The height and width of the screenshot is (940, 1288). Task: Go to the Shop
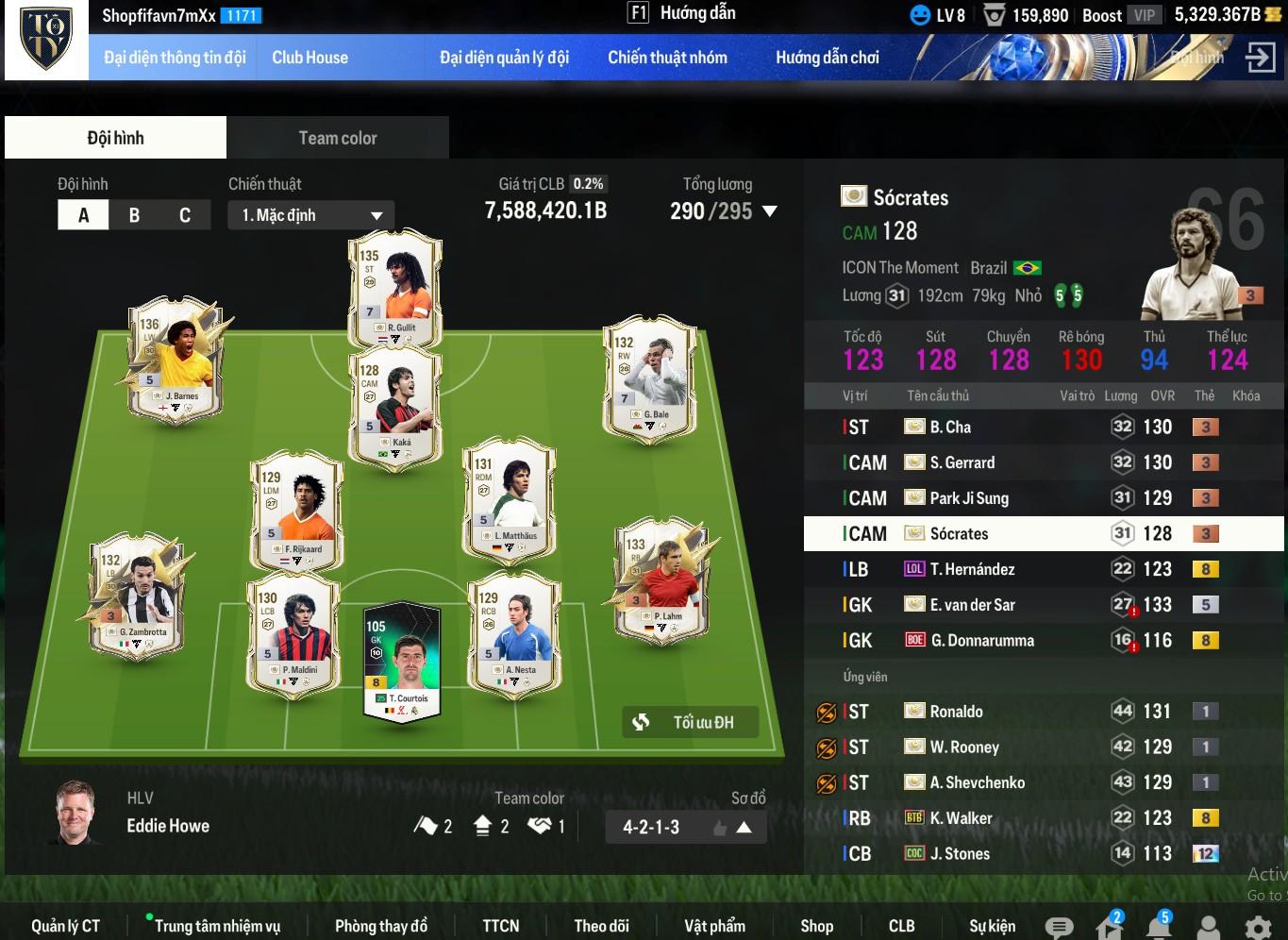(816, 926)
